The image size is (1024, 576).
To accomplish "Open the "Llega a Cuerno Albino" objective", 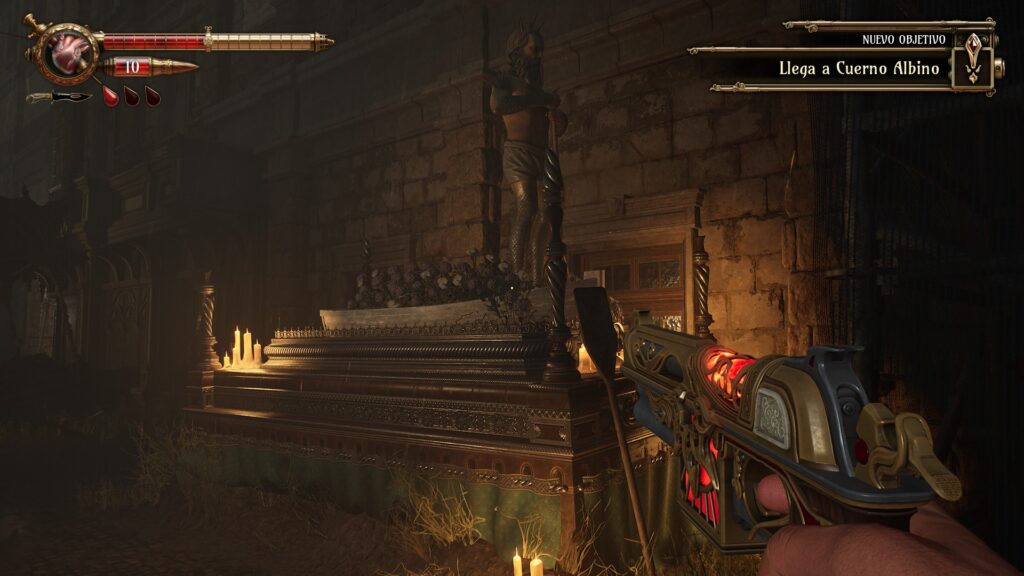I will (859, 68).
